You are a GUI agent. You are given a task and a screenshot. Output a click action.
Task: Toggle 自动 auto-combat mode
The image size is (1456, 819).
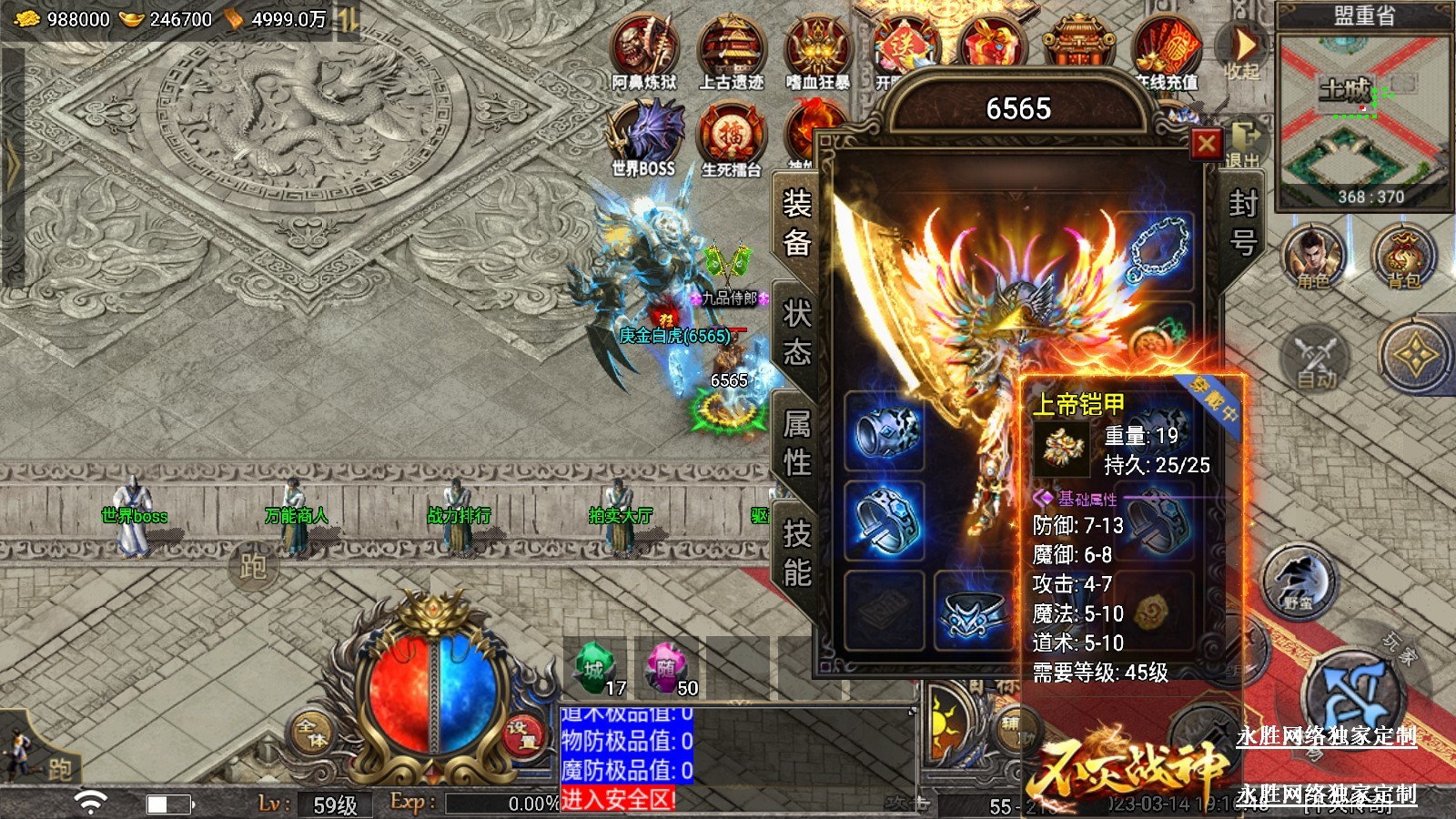(1316, 359)
